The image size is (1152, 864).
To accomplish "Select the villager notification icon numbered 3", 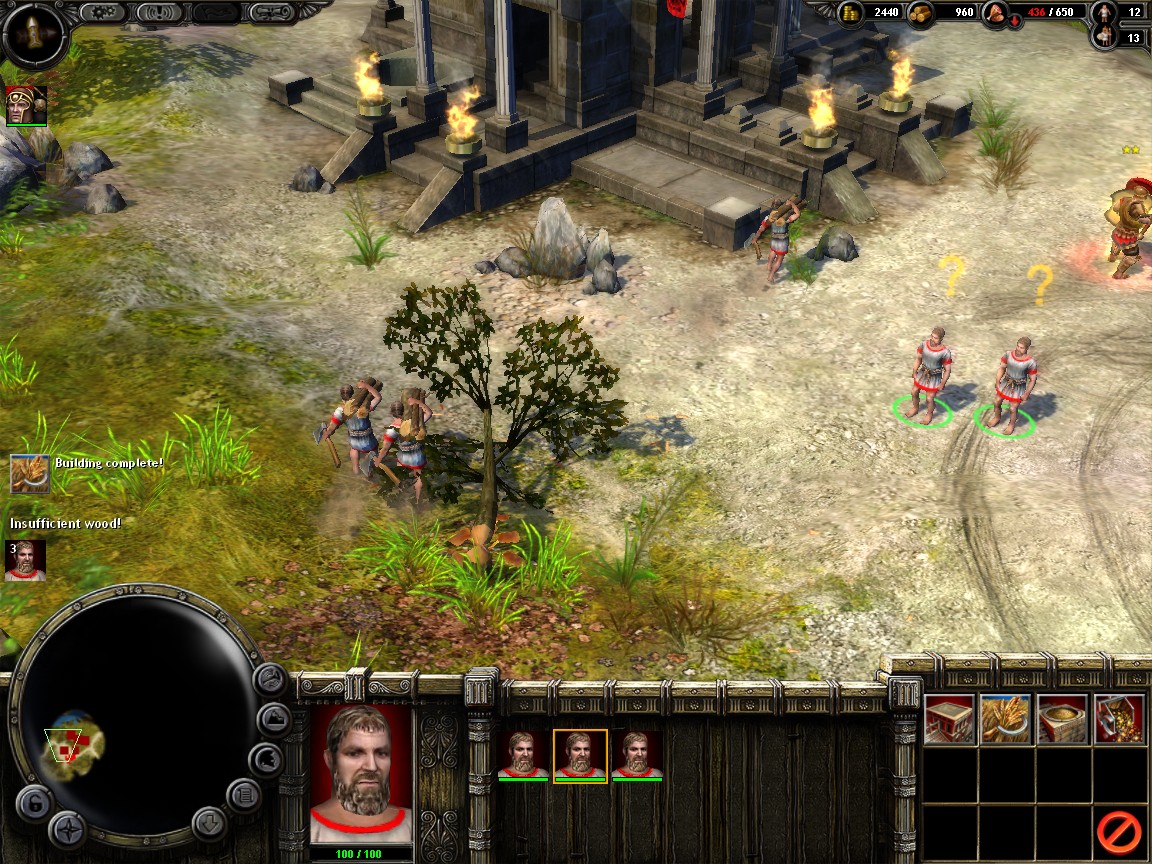I will pyautogui.click(x=25, y=560).
